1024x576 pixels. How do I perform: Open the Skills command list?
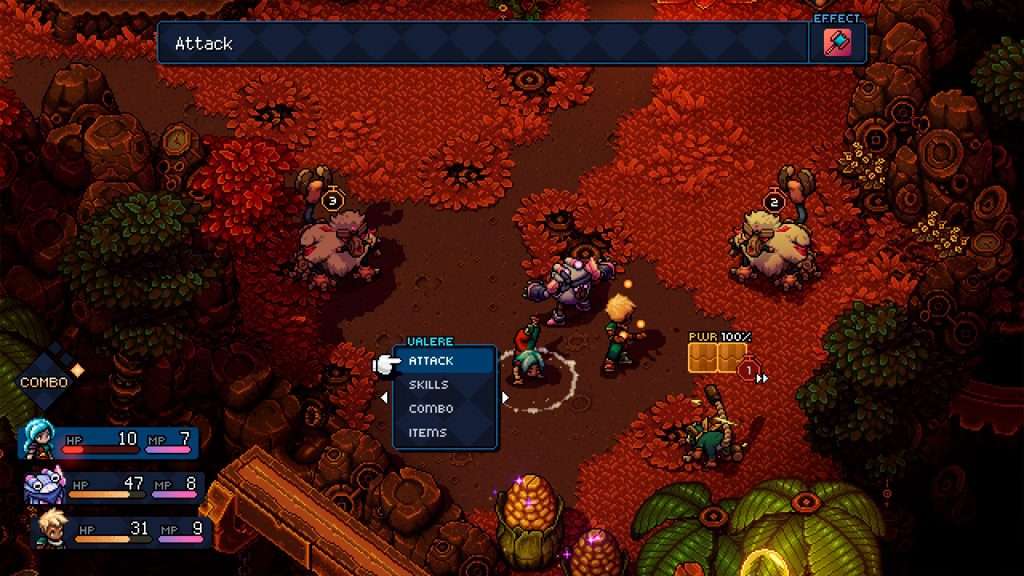pos(429,385)
